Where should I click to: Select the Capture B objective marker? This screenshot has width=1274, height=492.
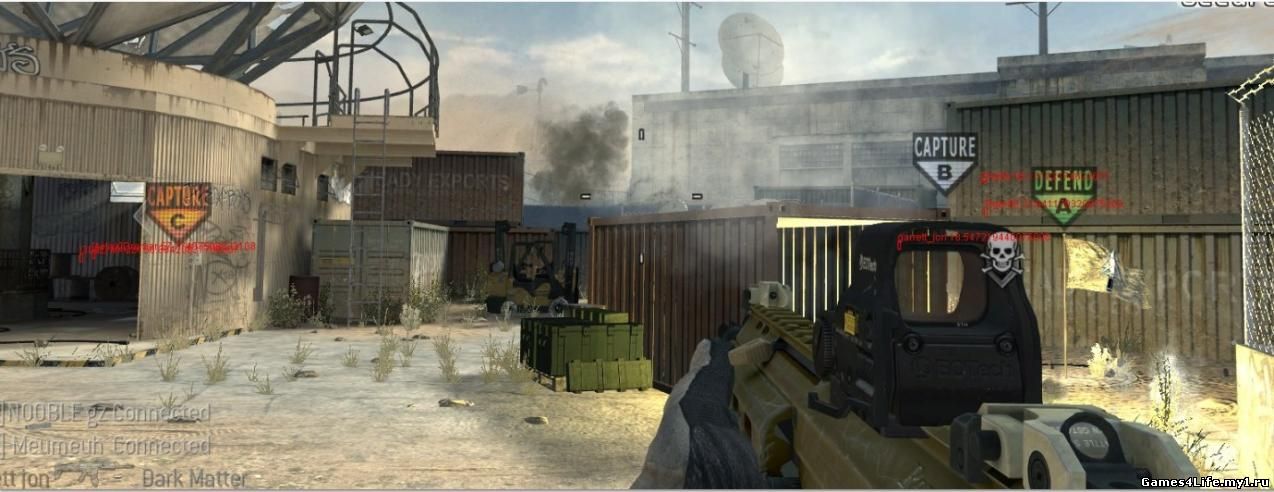coord(944,162)
